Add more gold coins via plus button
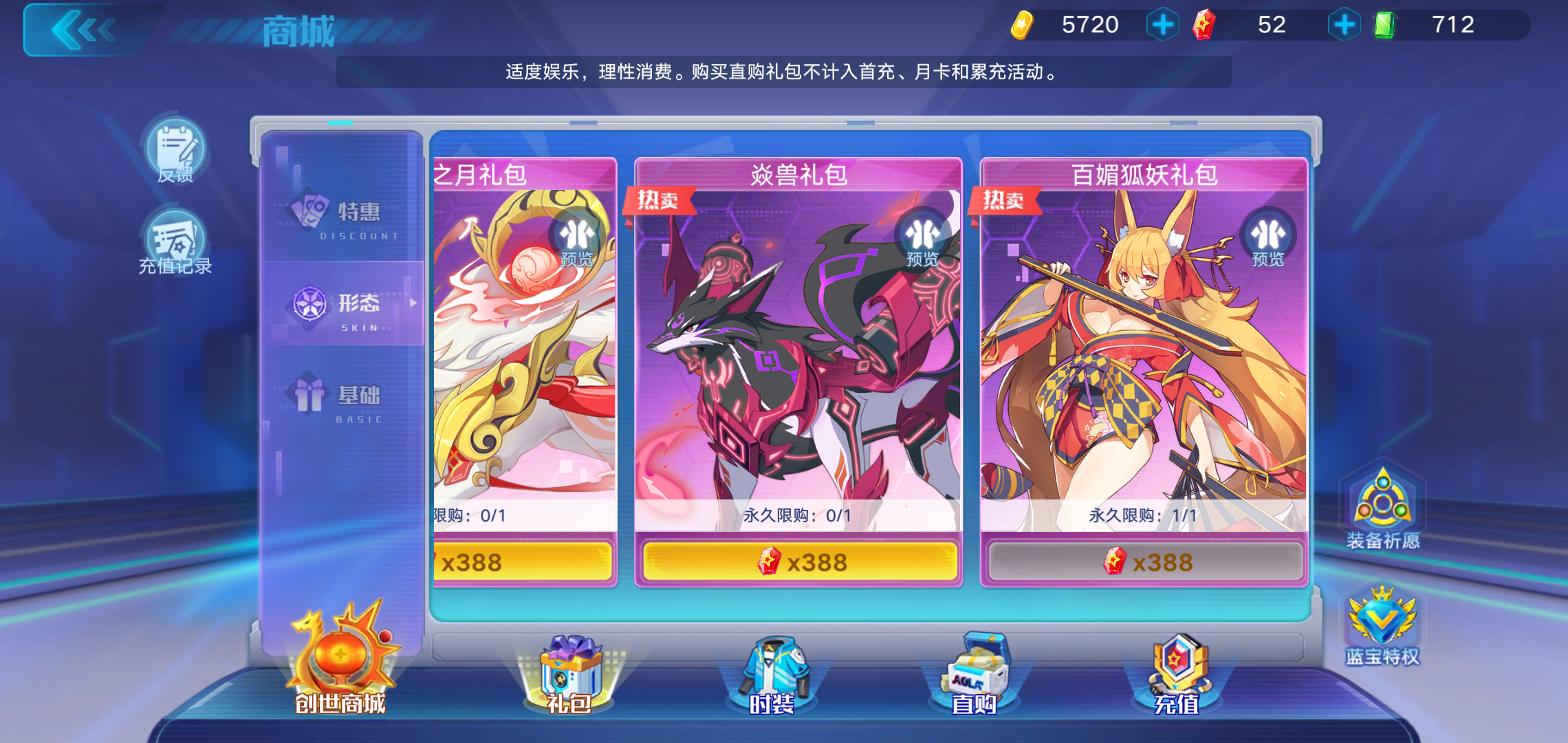This screenshot has width=1568, height=743. pos(1162,25)
